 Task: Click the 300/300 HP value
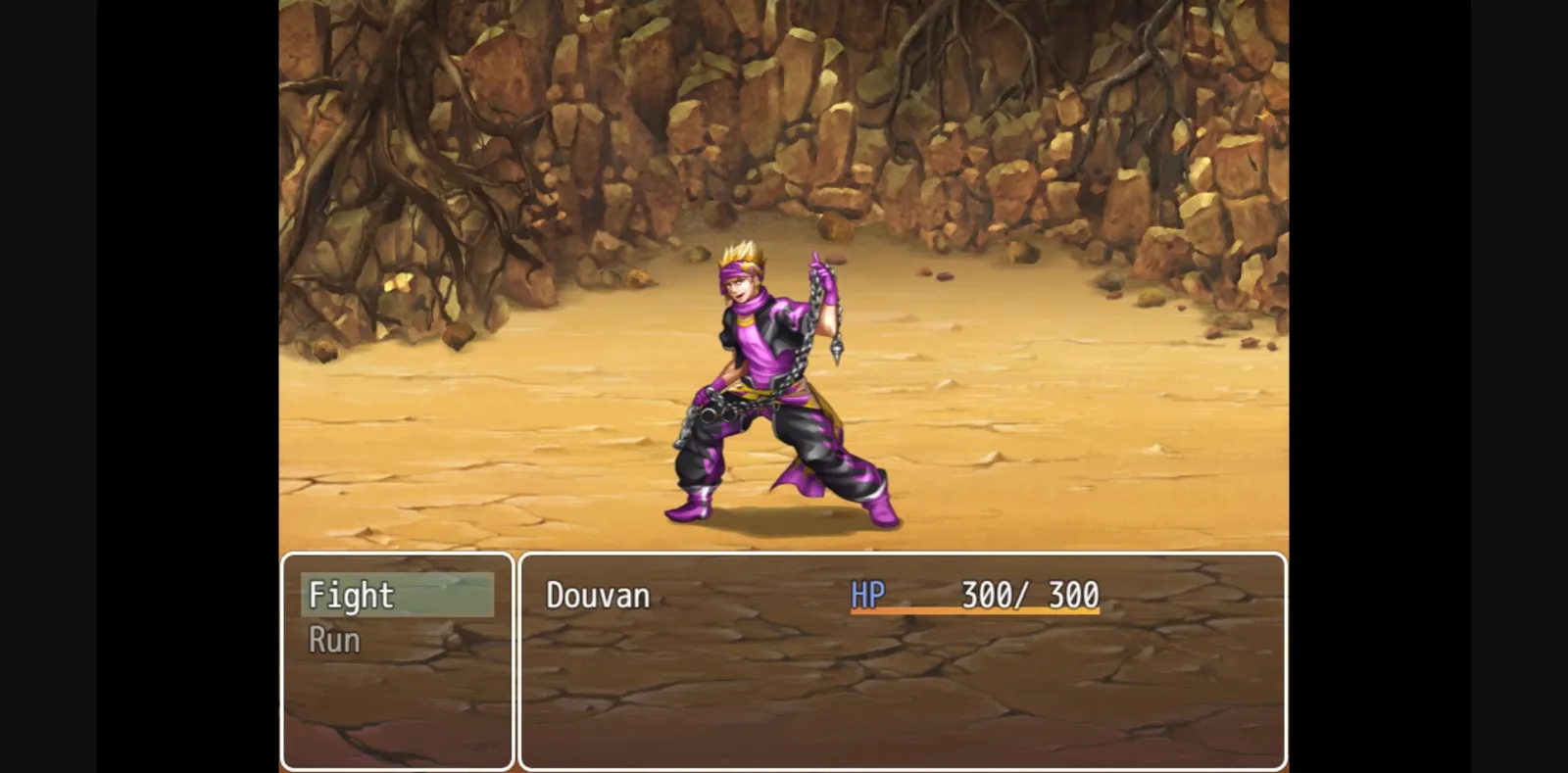coord(1026,594)
